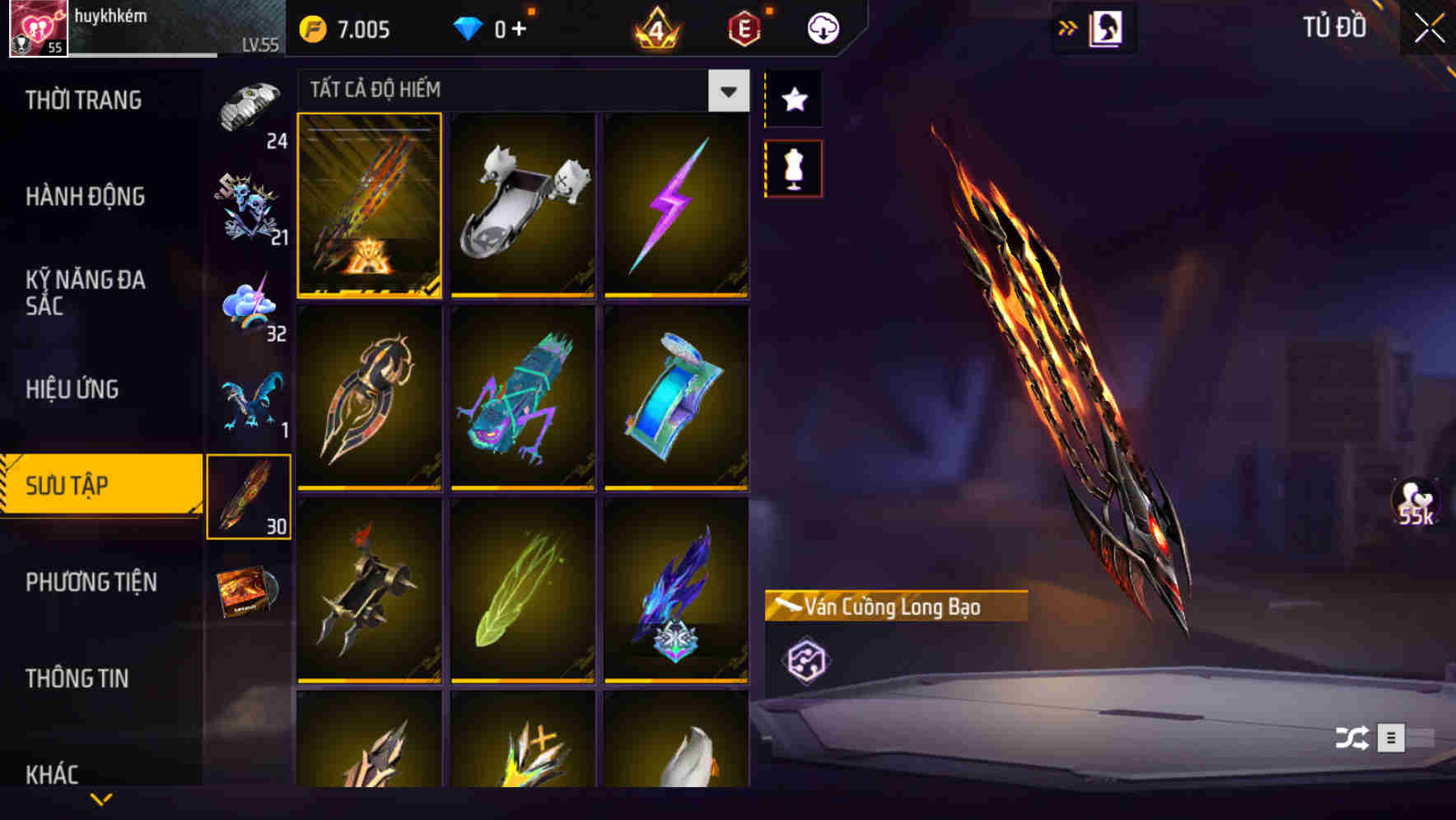Select the rank 4 crown badge
The width and height of the screenshot is (1456, 820).
tap(653, 27)
